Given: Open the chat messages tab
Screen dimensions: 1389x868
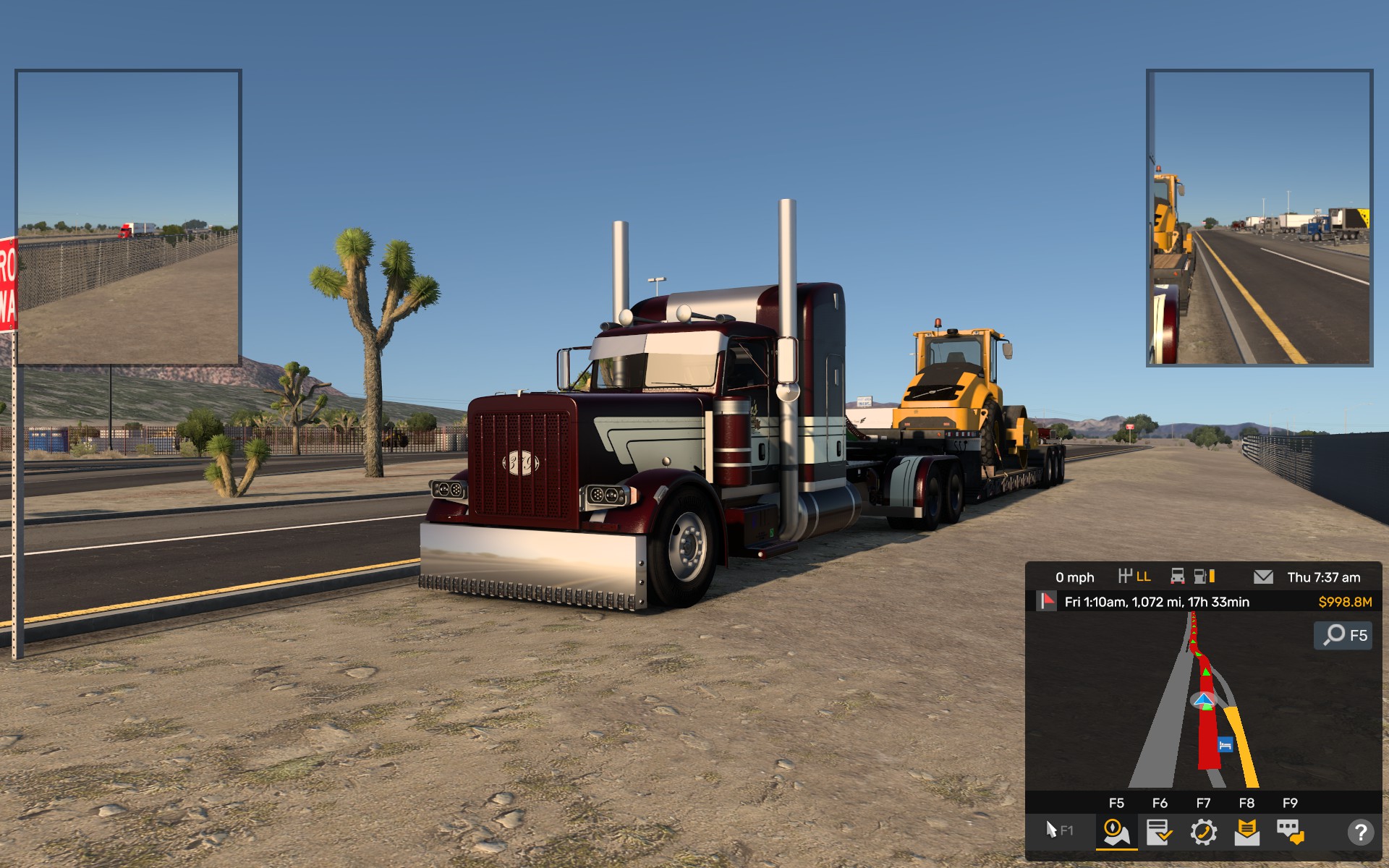Looking at the screenshot, I should [x=1290, y=832].
